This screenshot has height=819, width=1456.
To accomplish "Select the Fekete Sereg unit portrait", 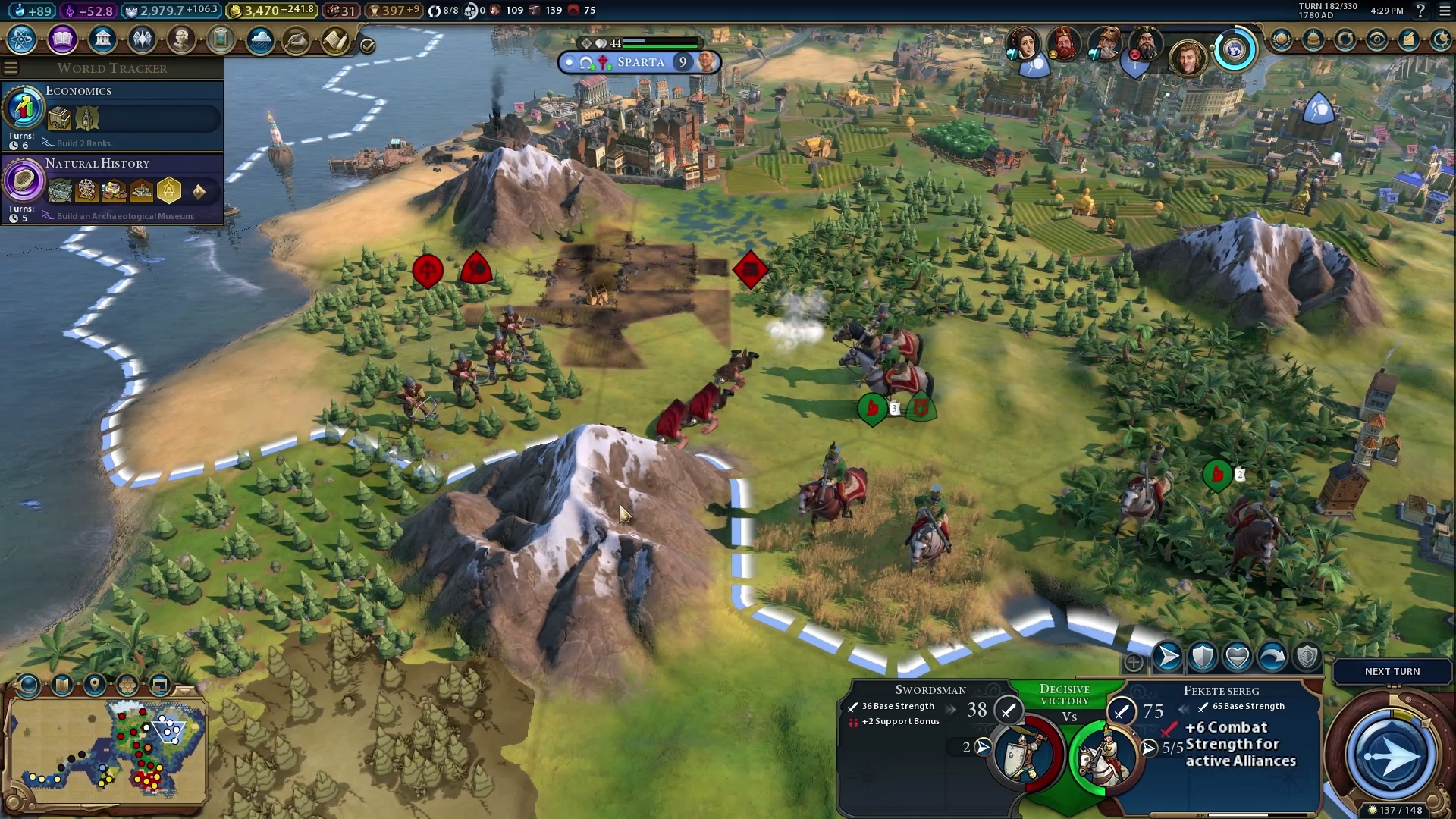I will 1104,756.
